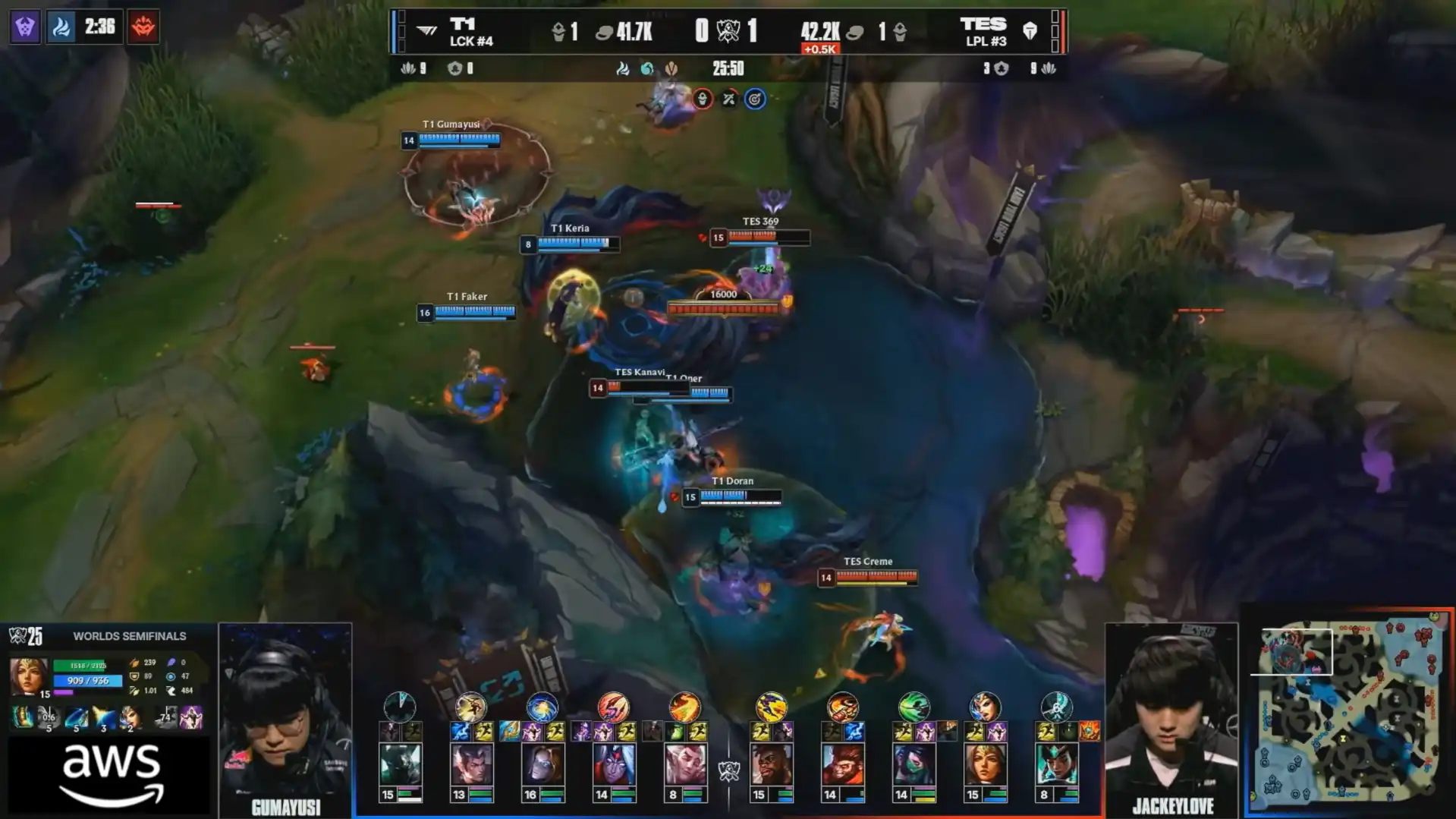The width and height of the screenshot is (1456, 819).
Task: Click the Sivir portrait in the stats panel
Action: (29, 676)
